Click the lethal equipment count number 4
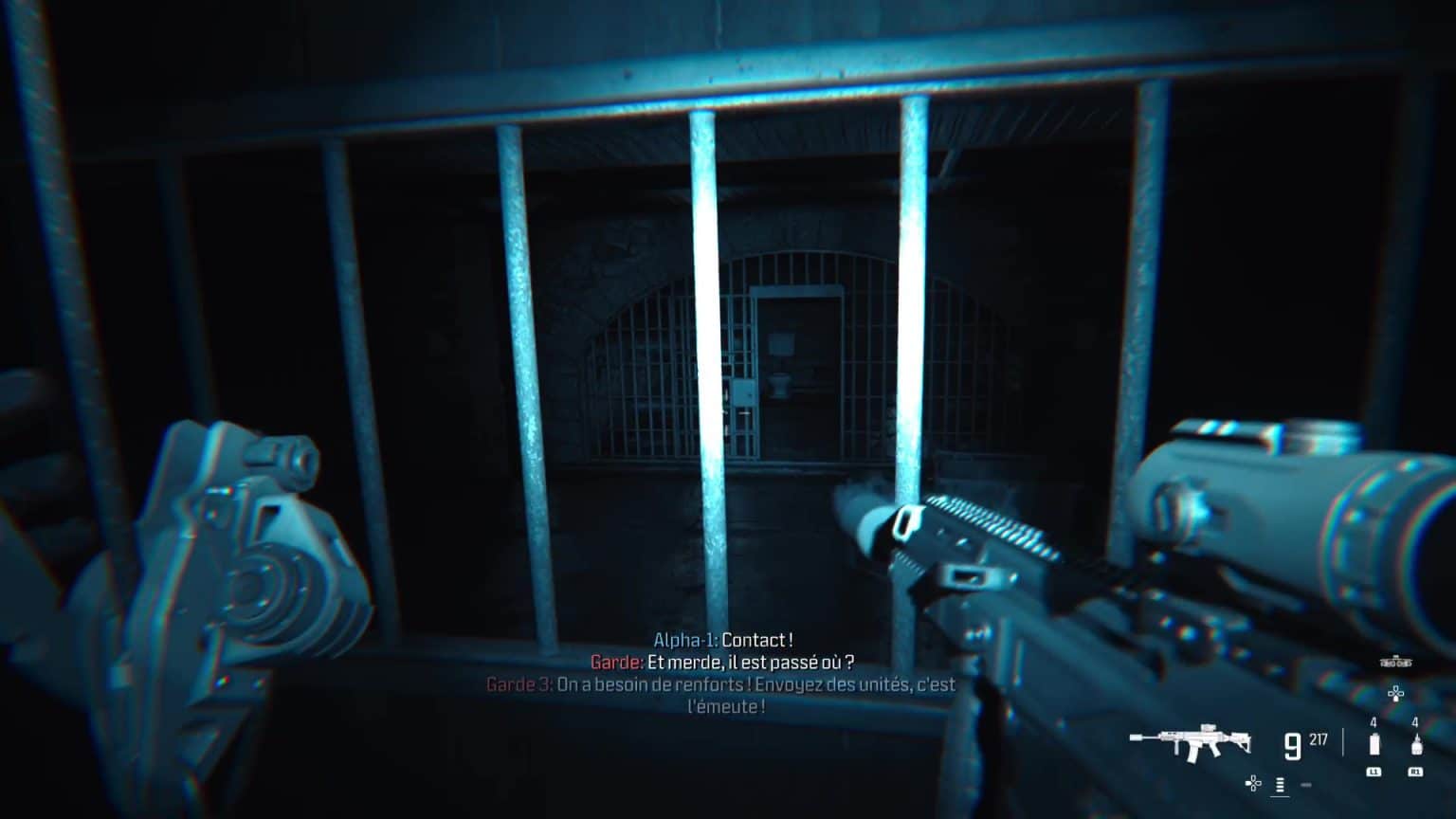The width and height of the screenshot is (1456, 819). point(1415,722)
